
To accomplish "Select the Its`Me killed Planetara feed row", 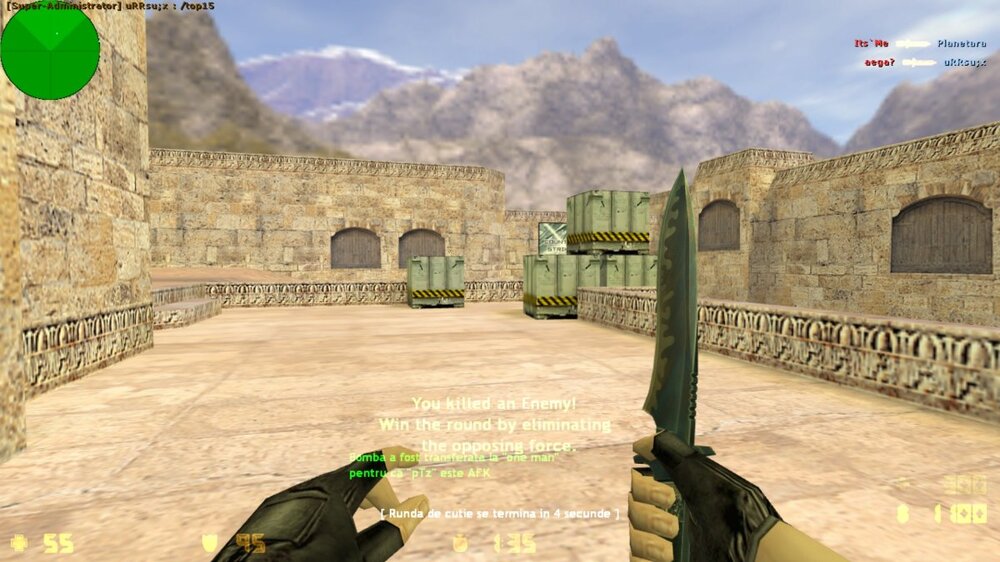I will point(920,44).
